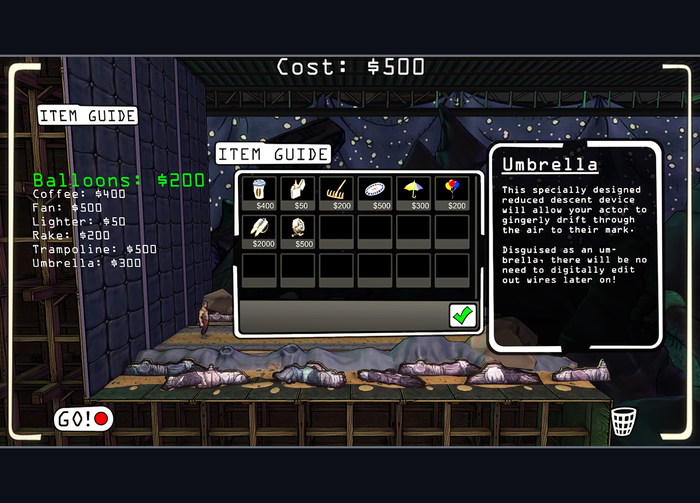
Task: Select the coffee cup item
Action: coord(260,192)
